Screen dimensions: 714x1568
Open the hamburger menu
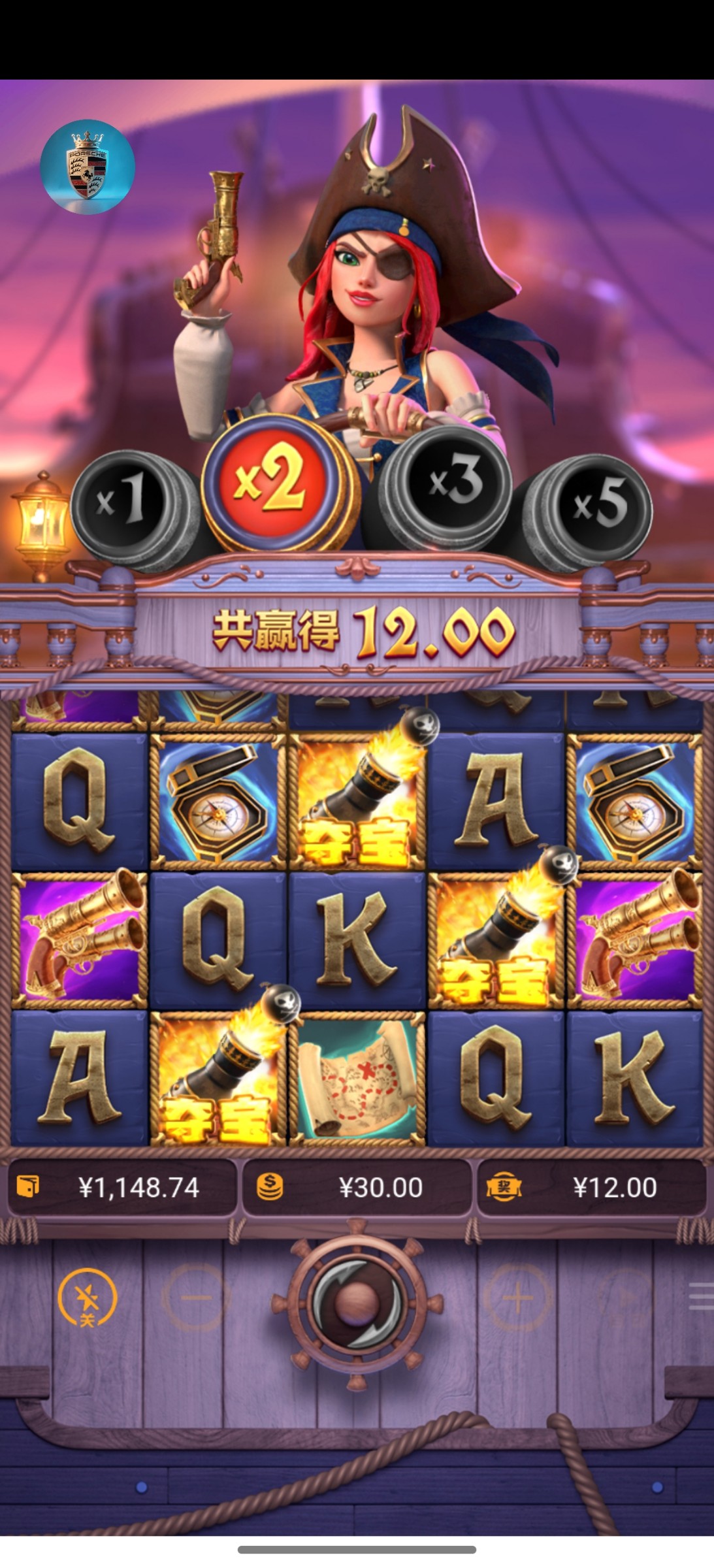701,1296
